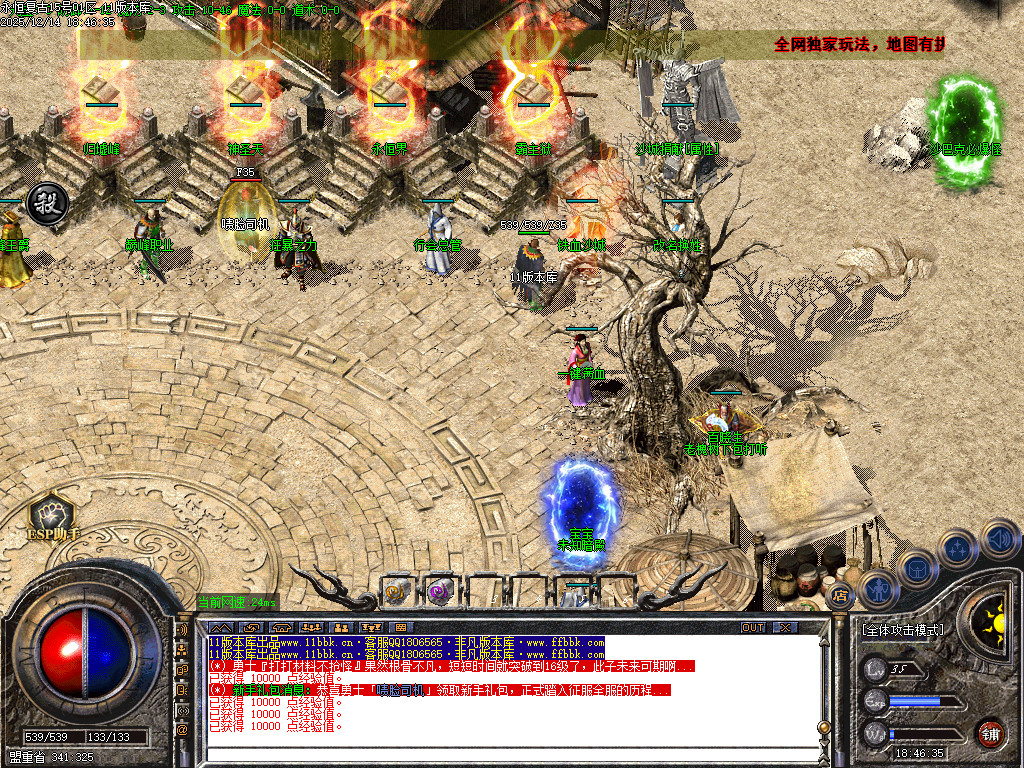Toggle the @ chat channel button
This screenshot has height=768, width=1024.
click(183, 730)
